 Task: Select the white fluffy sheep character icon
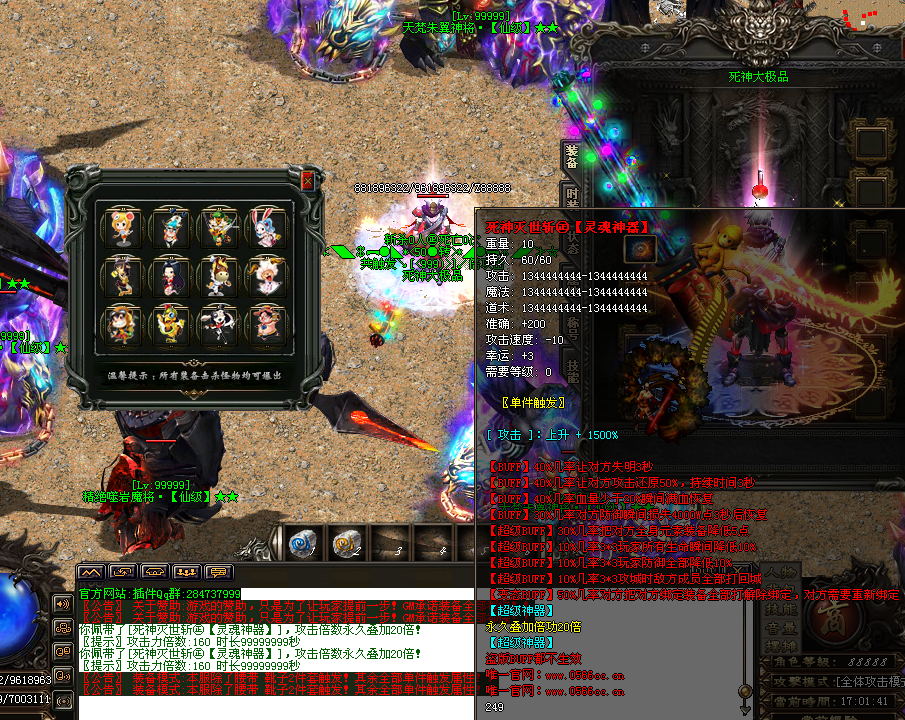(x=266, y=274)
